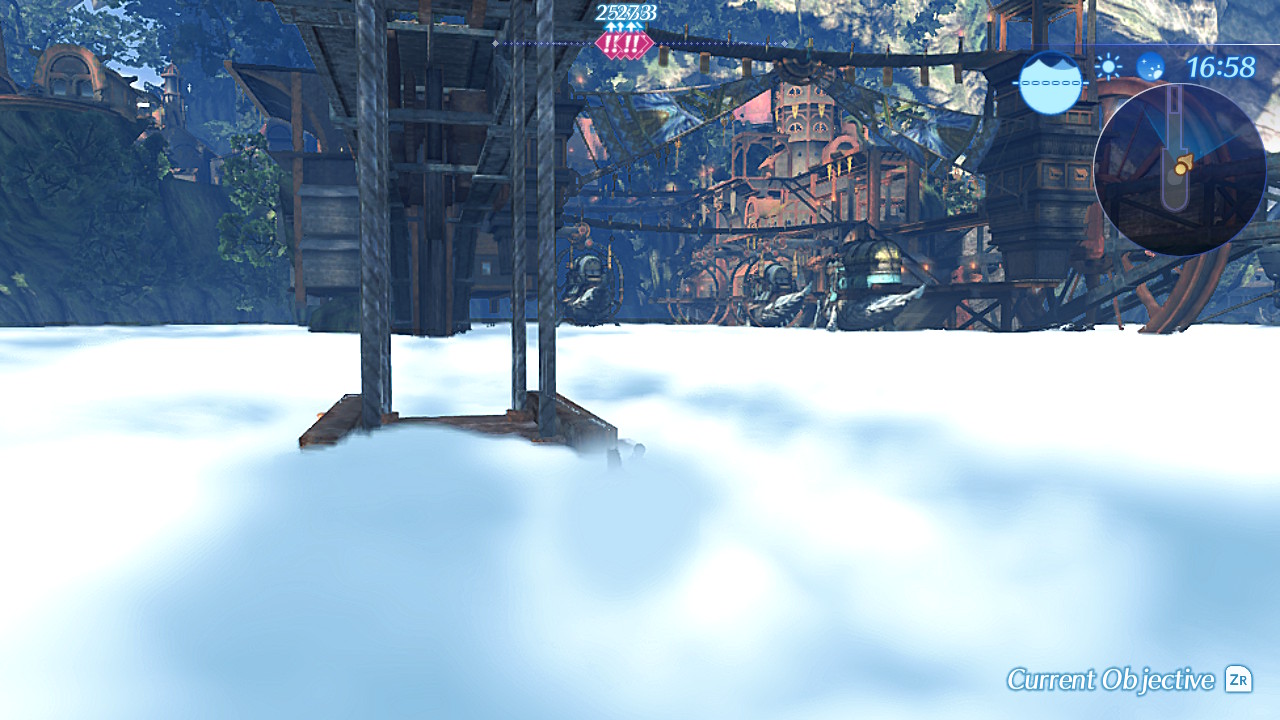1280x720 pixels.
Task: Select the sun weather icon
Action: tap(1106, 68)
